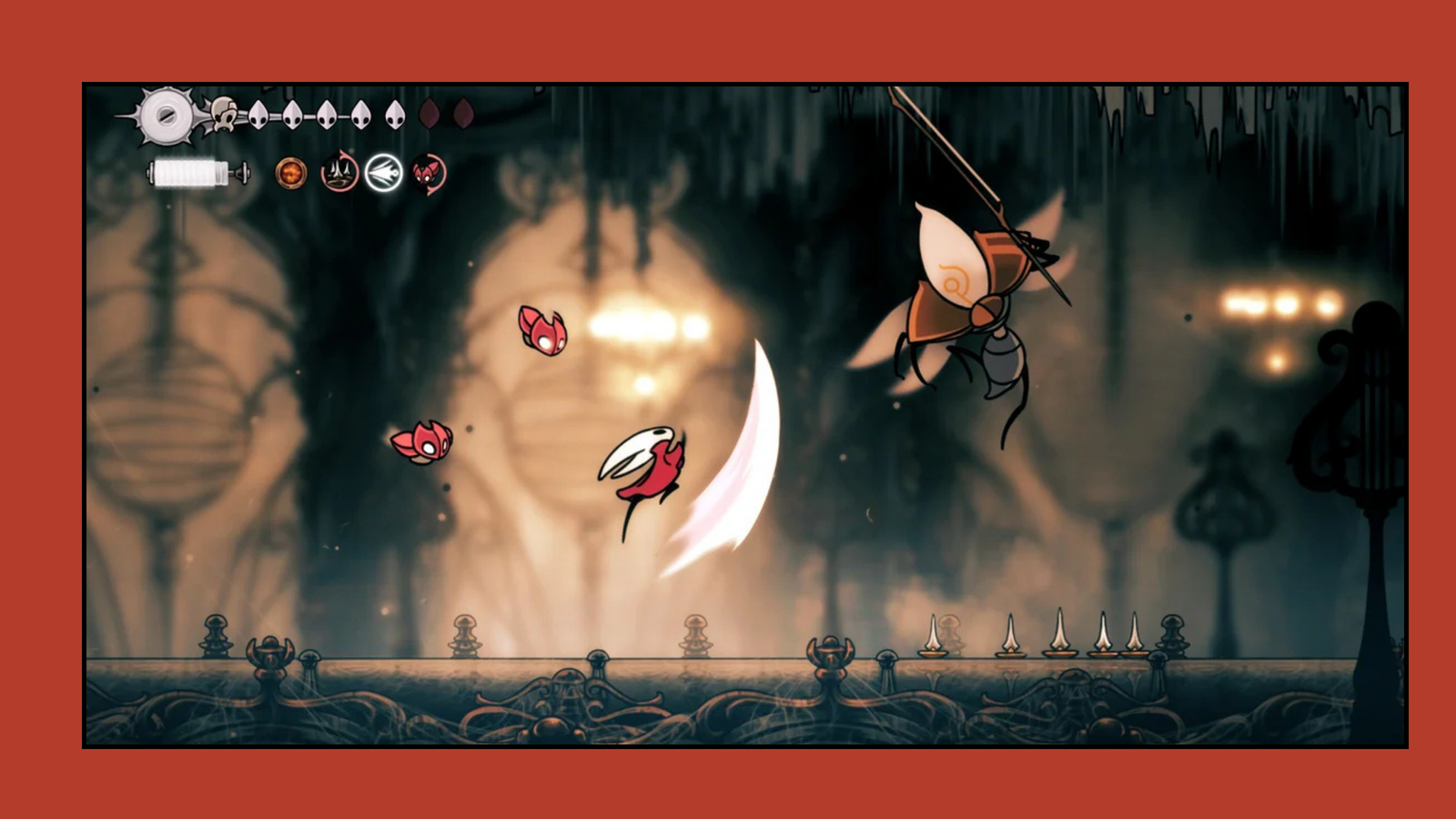Click the rightmost filled health mask

[394, 114]
